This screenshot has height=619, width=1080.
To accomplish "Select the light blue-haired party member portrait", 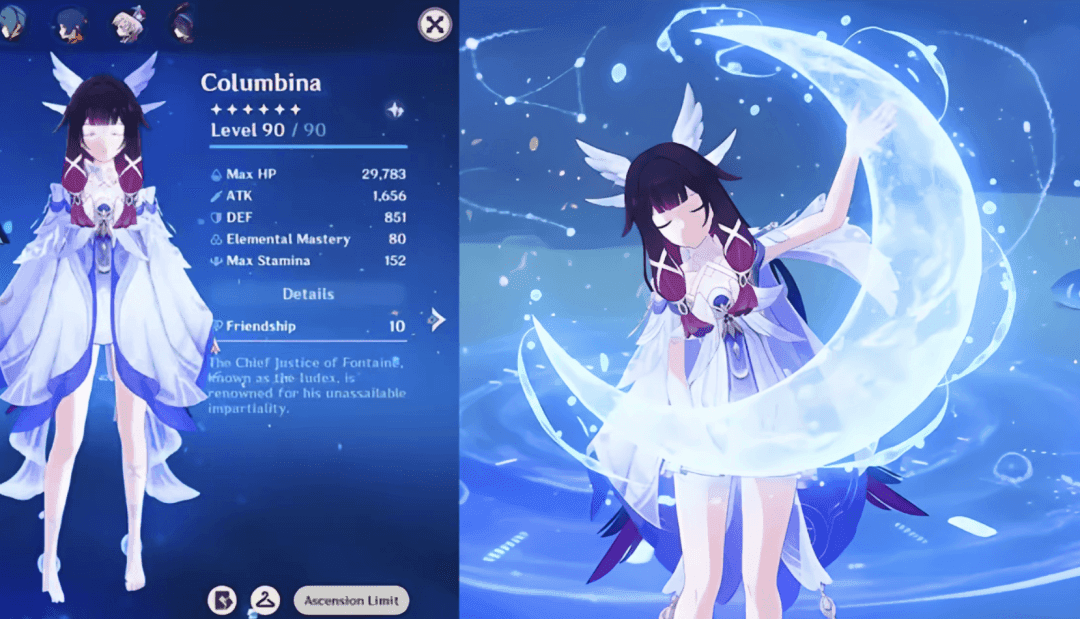I will (12, 24).
